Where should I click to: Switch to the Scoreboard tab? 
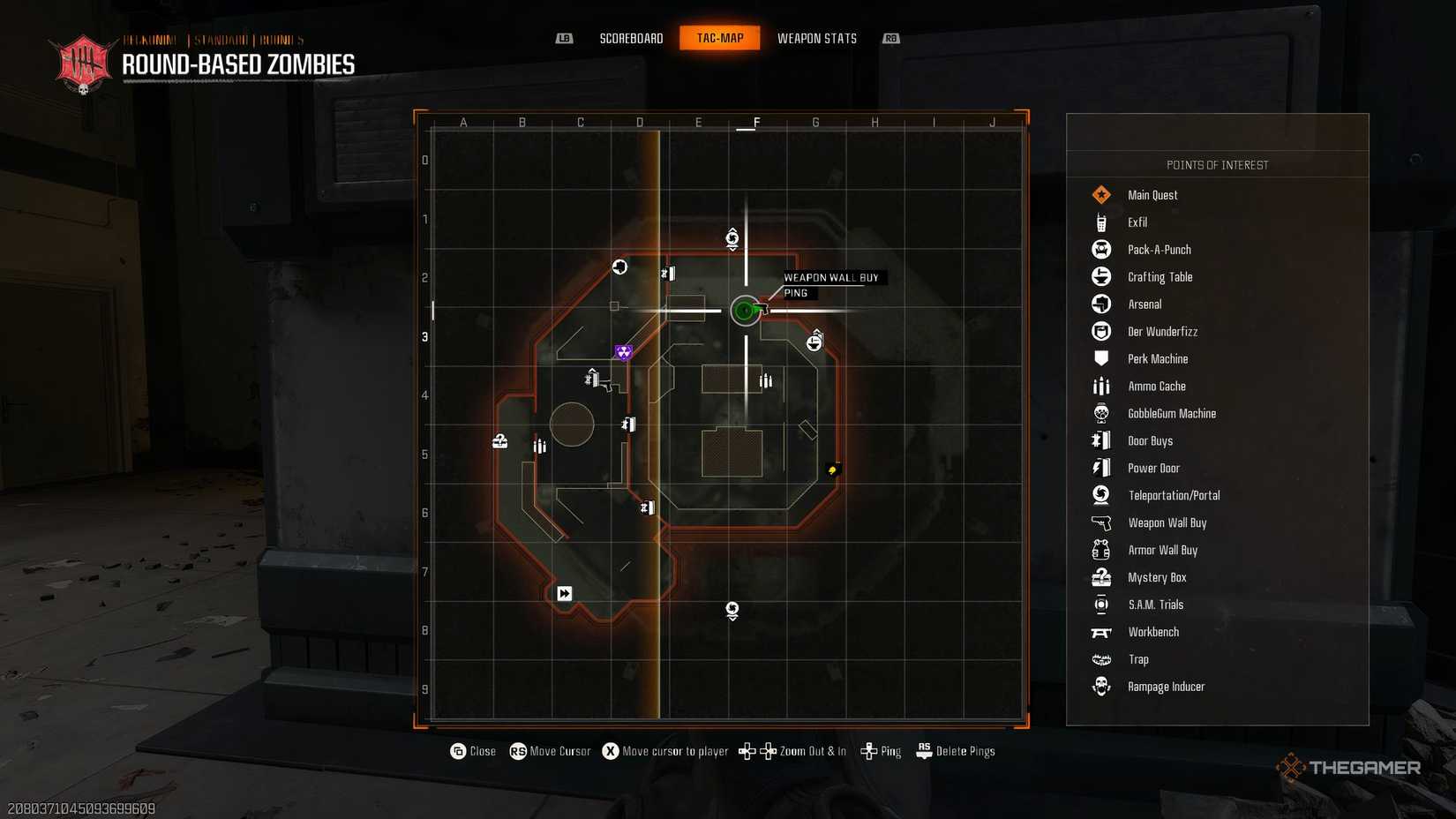point(631,38)
